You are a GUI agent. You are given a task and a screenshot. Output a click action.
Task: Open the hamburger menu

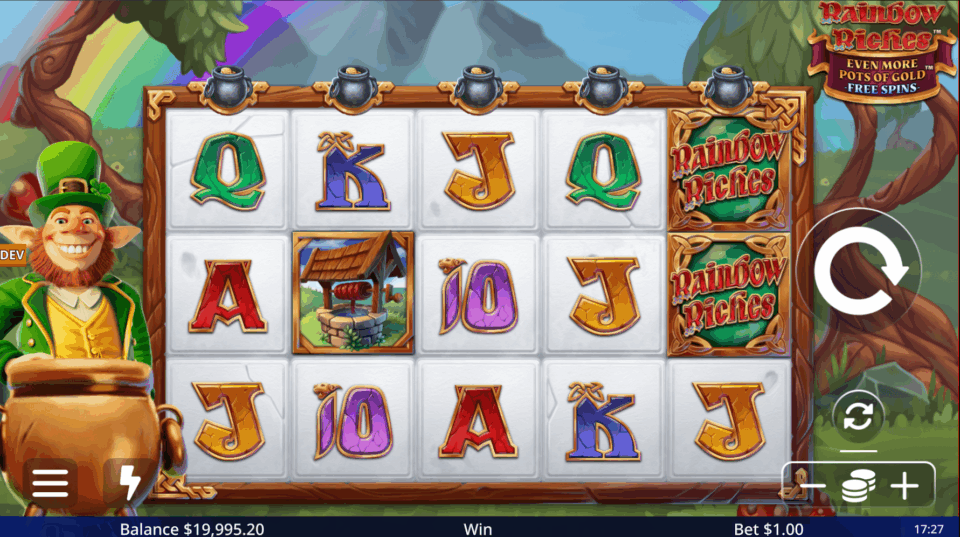point(49,483)
